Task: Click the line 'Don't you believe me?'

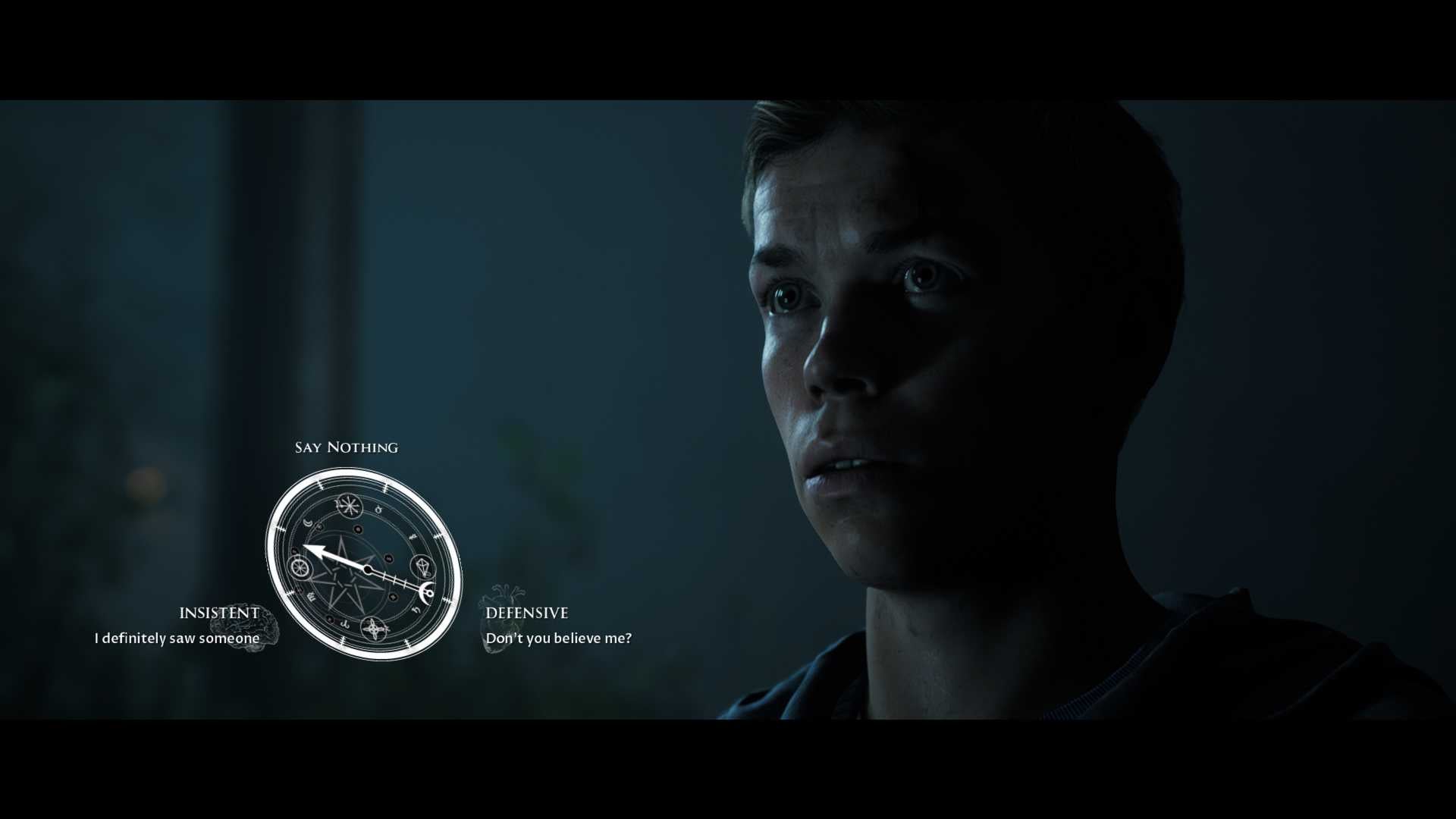Action: (x=559, y=639)
